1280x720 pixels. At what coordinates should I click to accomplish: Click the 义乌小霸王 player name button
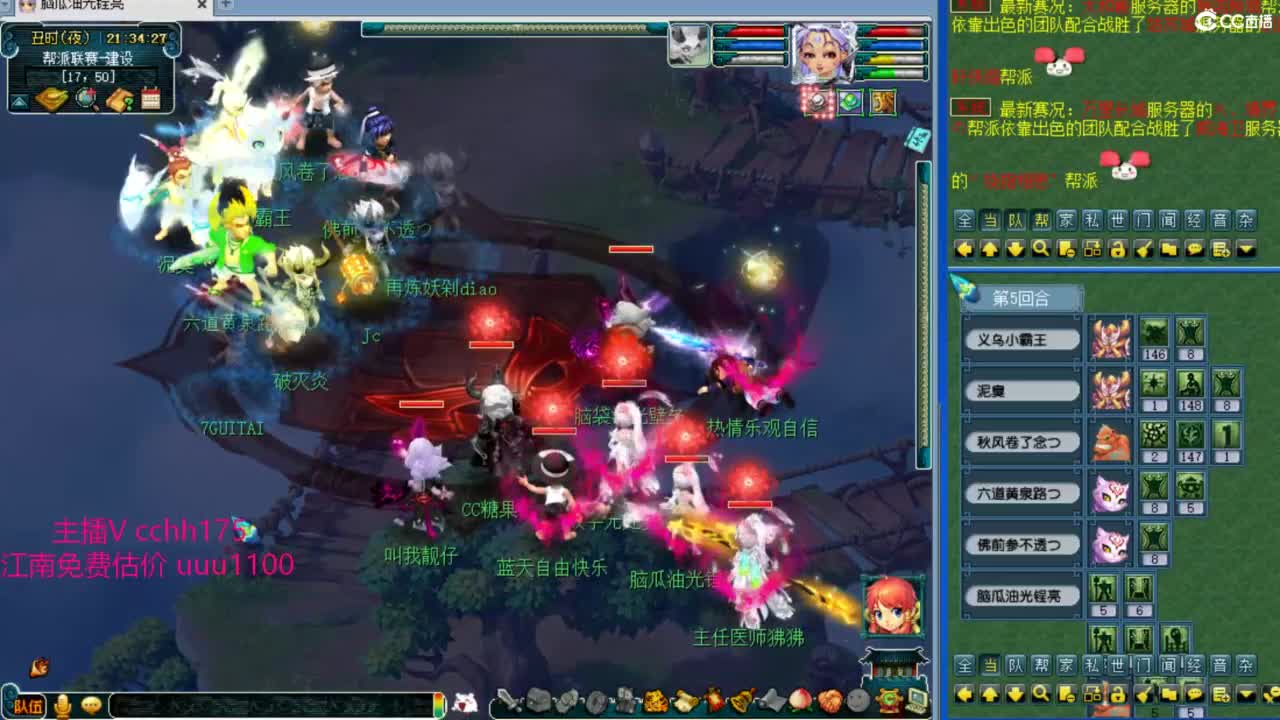point(1020,338)
